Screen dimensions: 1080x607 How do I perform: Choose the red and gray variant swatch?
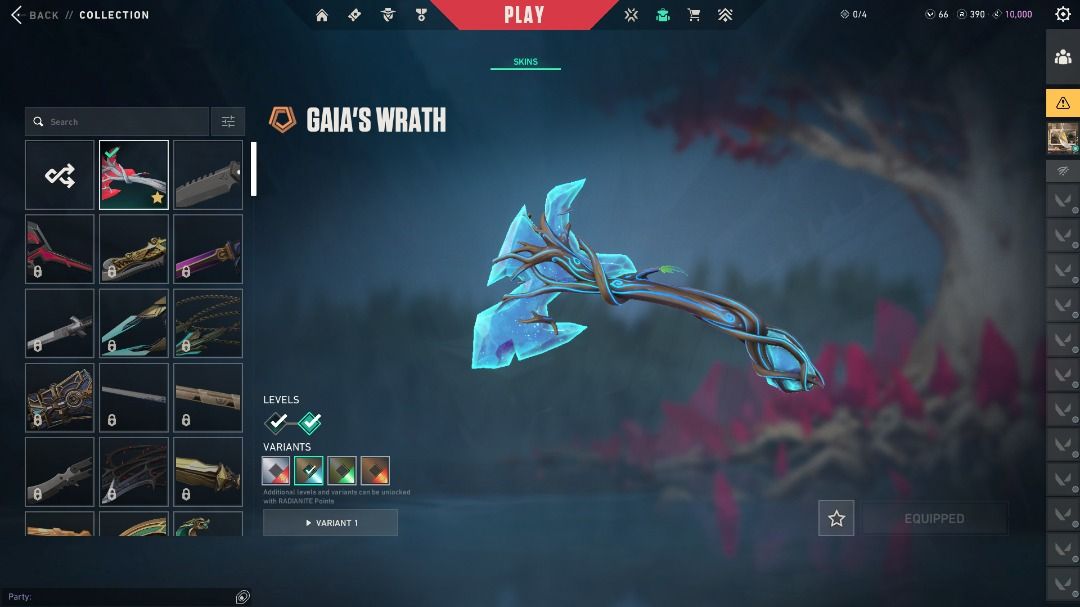276,470
